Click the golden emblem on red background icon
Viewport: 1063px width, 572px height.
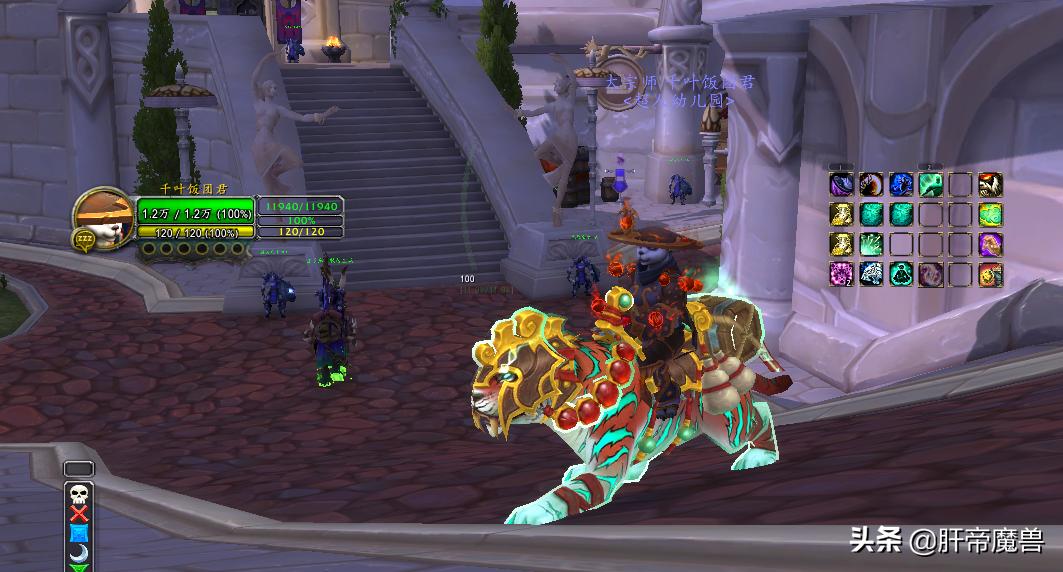(x=990, y=274)
